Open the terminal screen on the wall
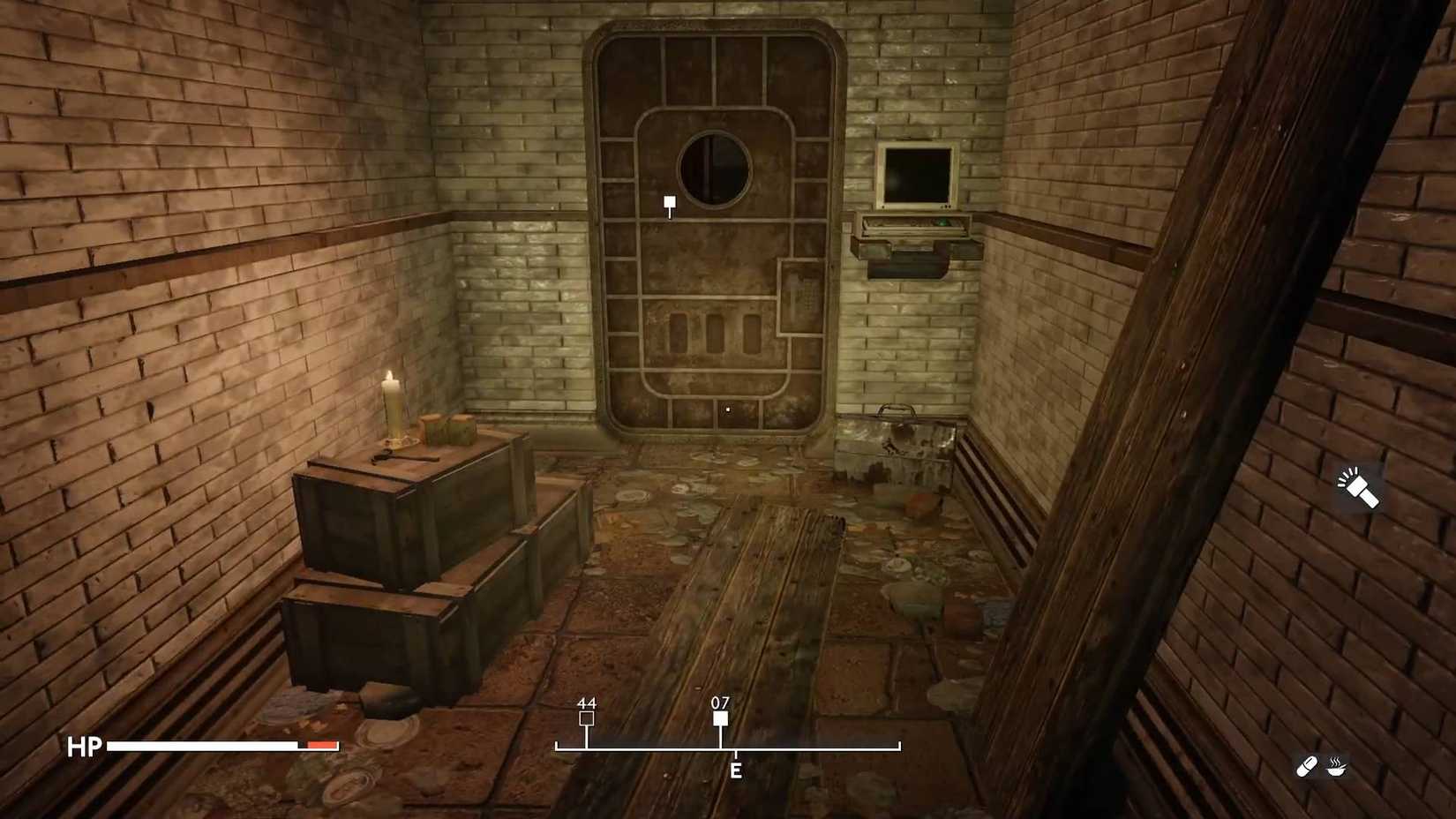 click(916, 174)
